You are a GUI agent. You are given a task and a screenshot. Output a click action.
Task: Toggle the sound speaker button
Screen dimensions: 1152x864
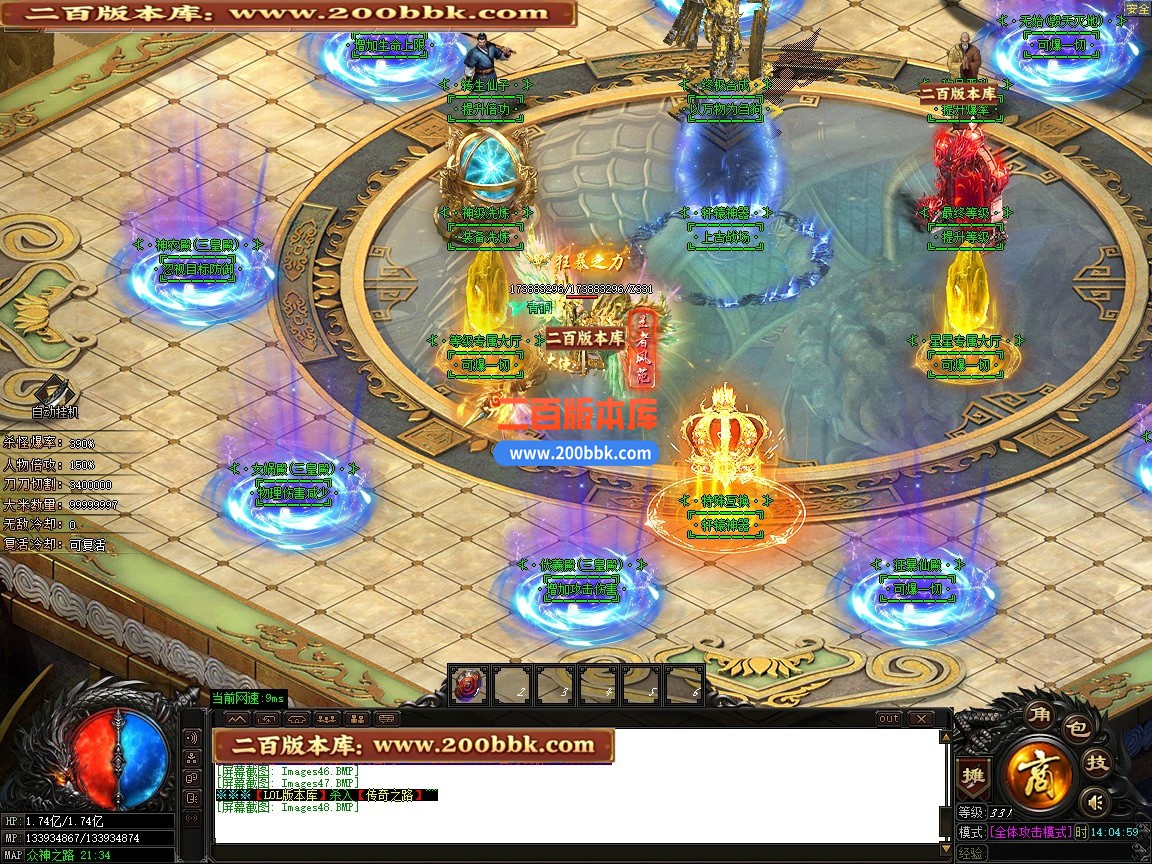click(x=1096, y=802)
